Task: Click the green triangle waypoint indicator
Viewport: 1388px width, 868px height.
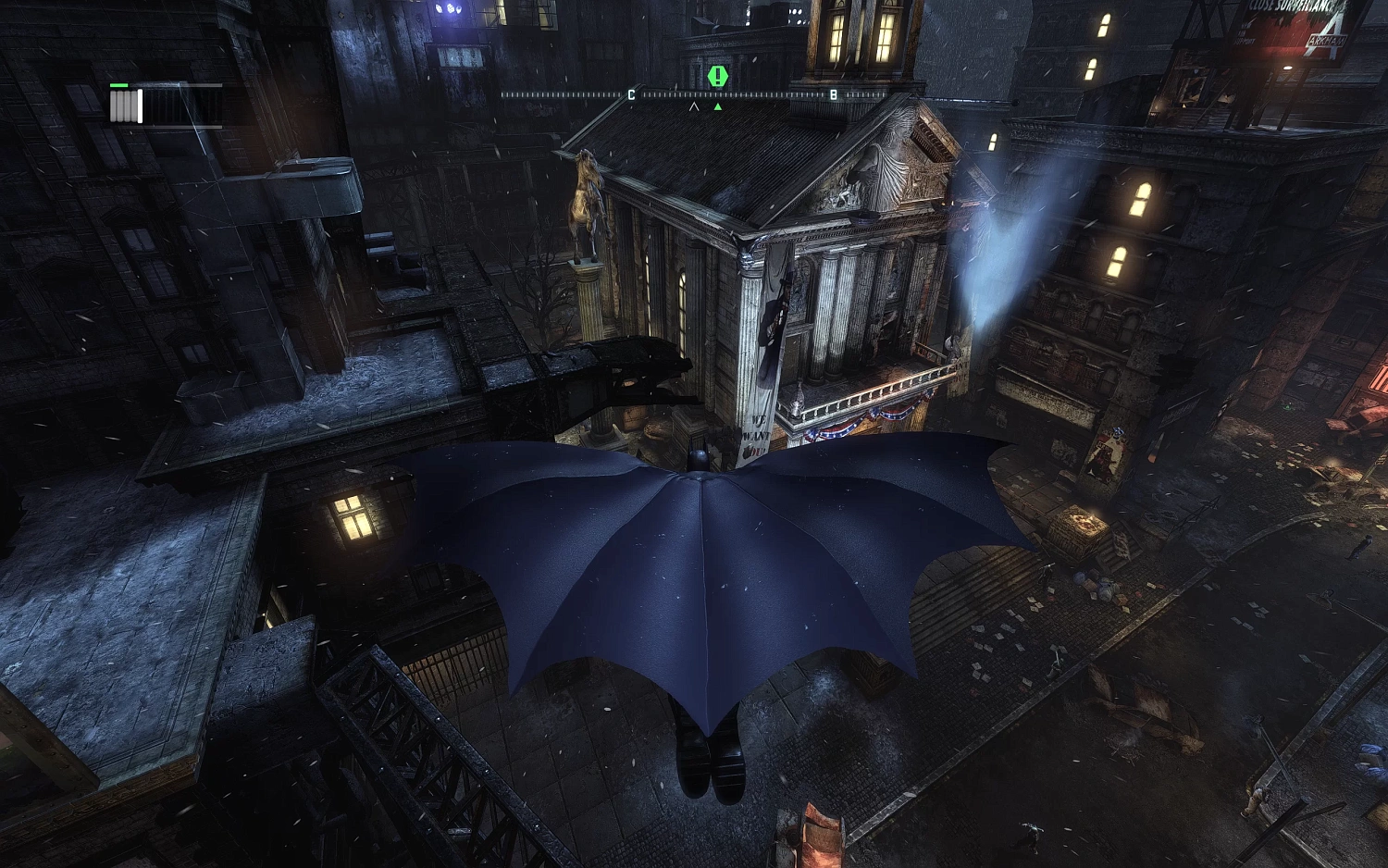Action: pyautogui.click(x=717, y=105)
